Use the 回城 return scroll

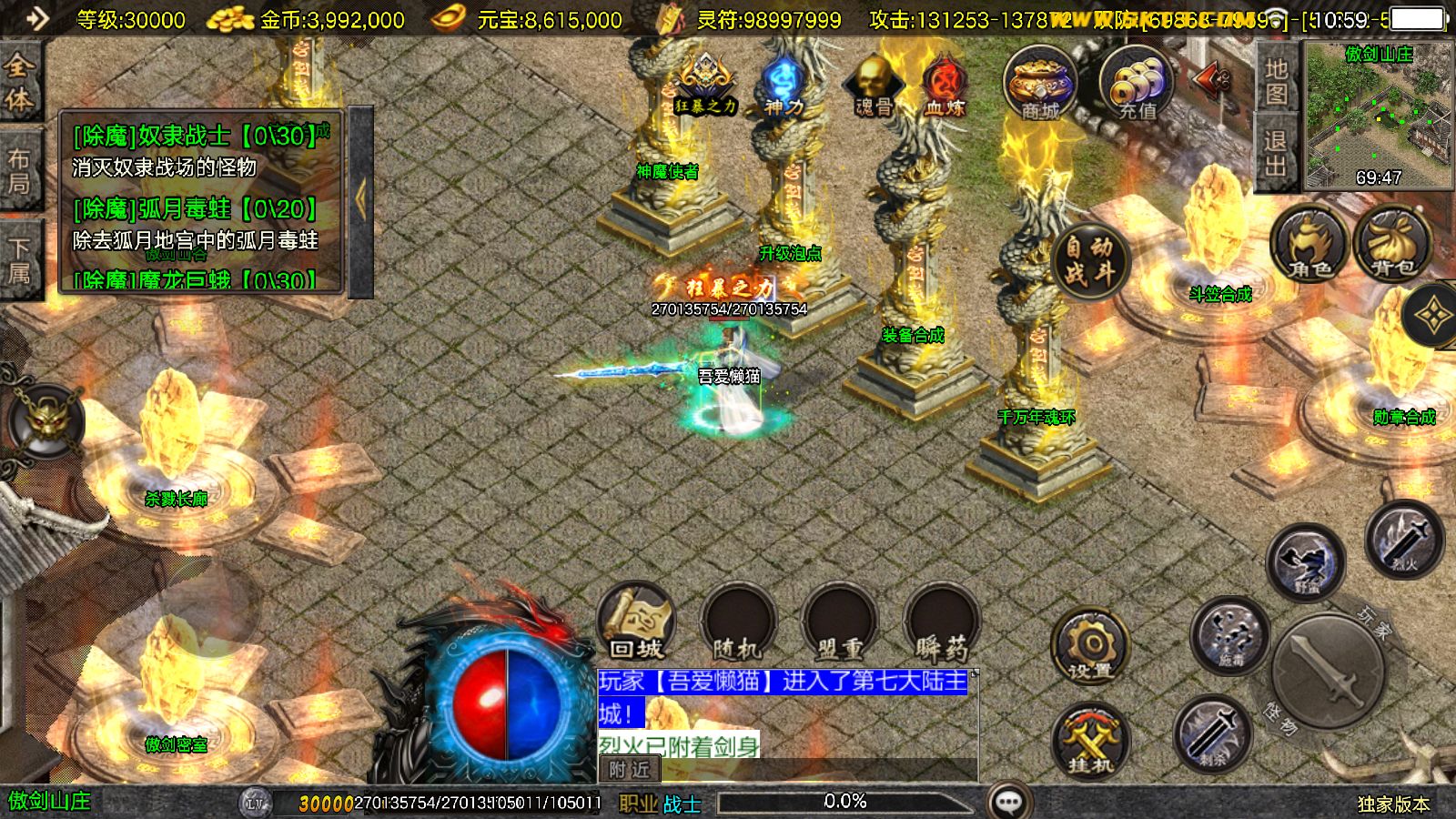click(x=636, y=622)
